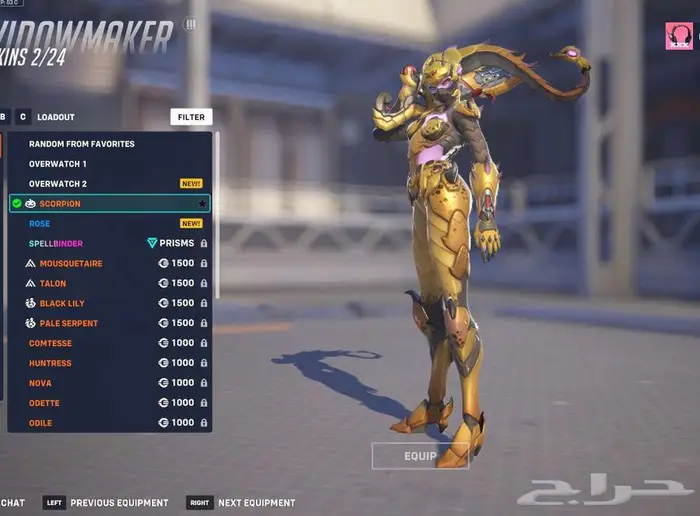Screen dimensions: 700x516
Task: Click the Equip button
Action: point(420,456)
